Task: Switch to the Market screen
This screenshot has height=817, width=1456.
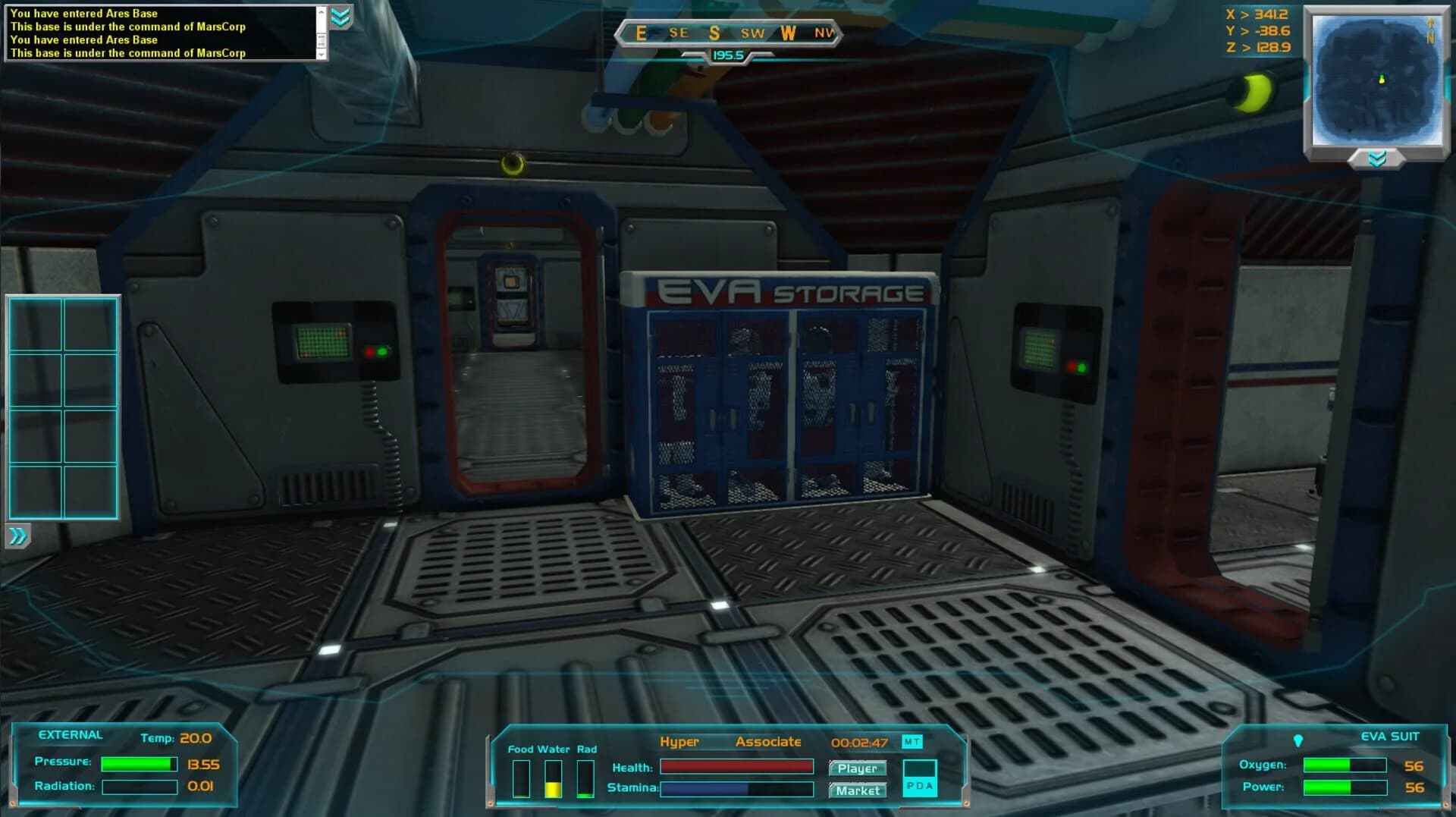Action: tap(858, 790)
